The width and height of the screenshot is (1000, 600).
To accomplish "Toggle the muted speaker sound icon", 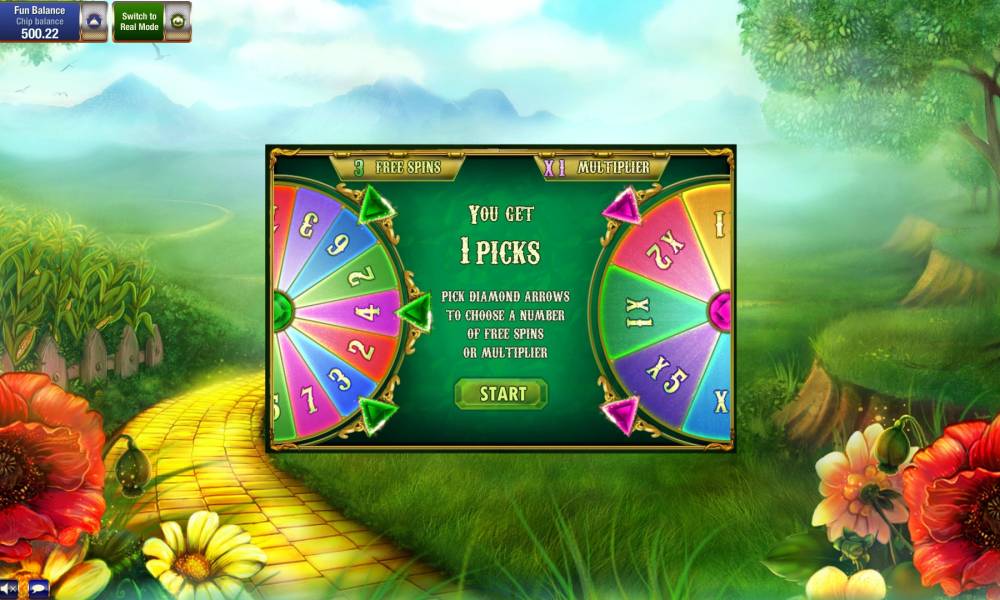I will (9, 588).
